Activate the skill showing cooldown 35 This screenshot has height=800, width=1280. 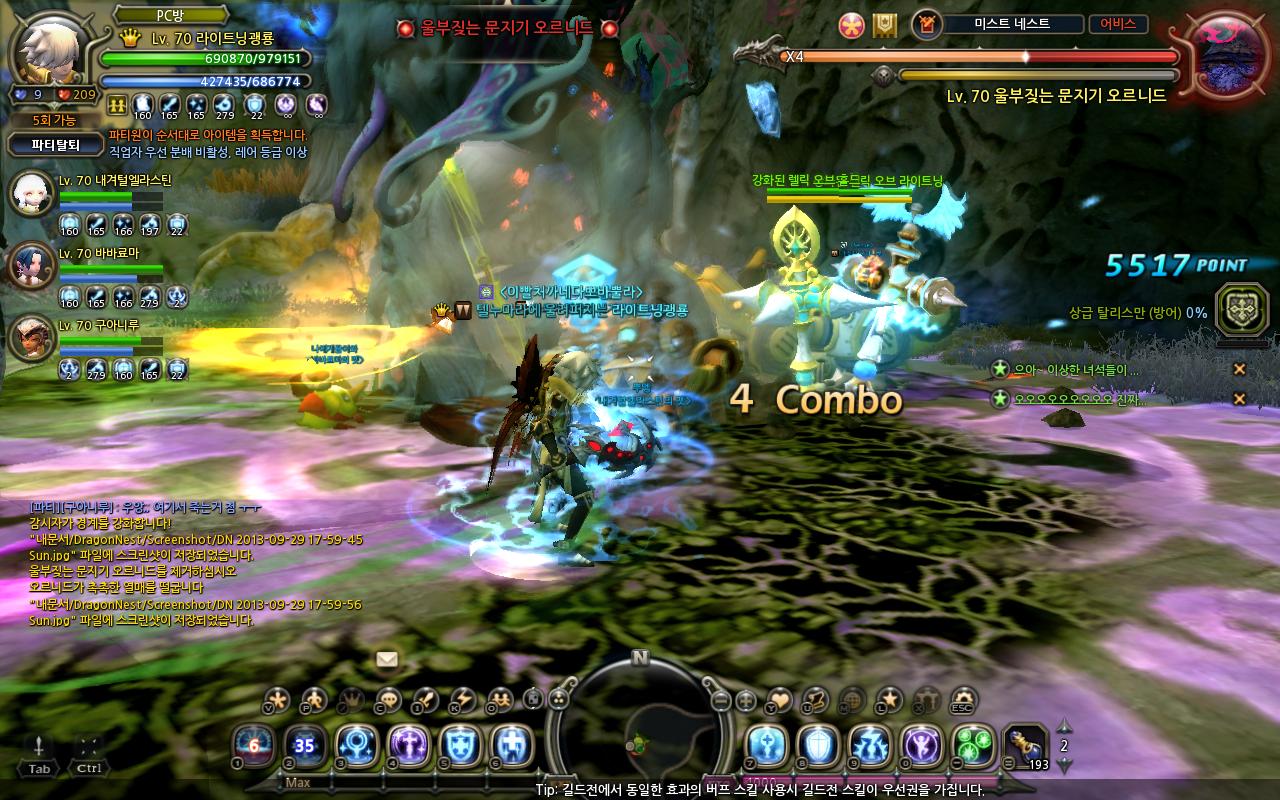click(x=305, y=746)
